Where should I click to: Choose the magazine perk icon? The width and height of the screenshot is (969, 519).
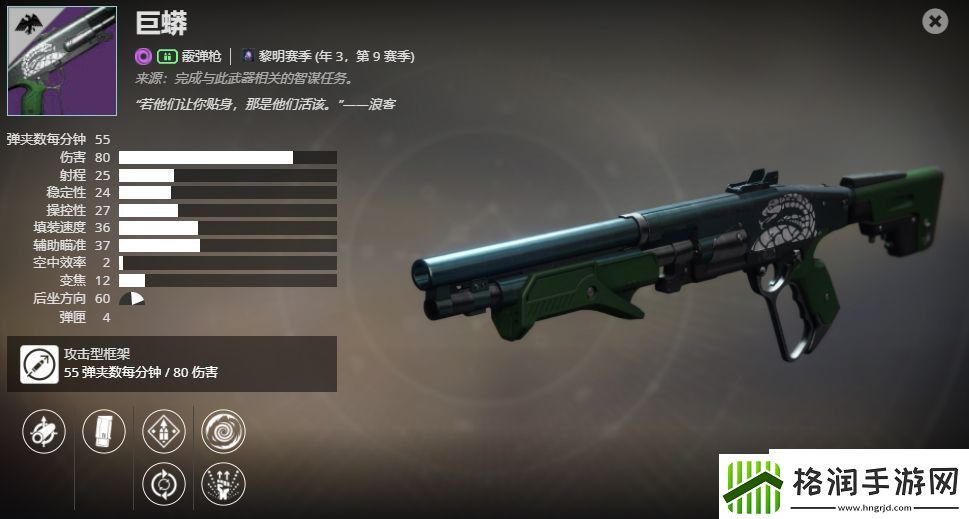104,431
